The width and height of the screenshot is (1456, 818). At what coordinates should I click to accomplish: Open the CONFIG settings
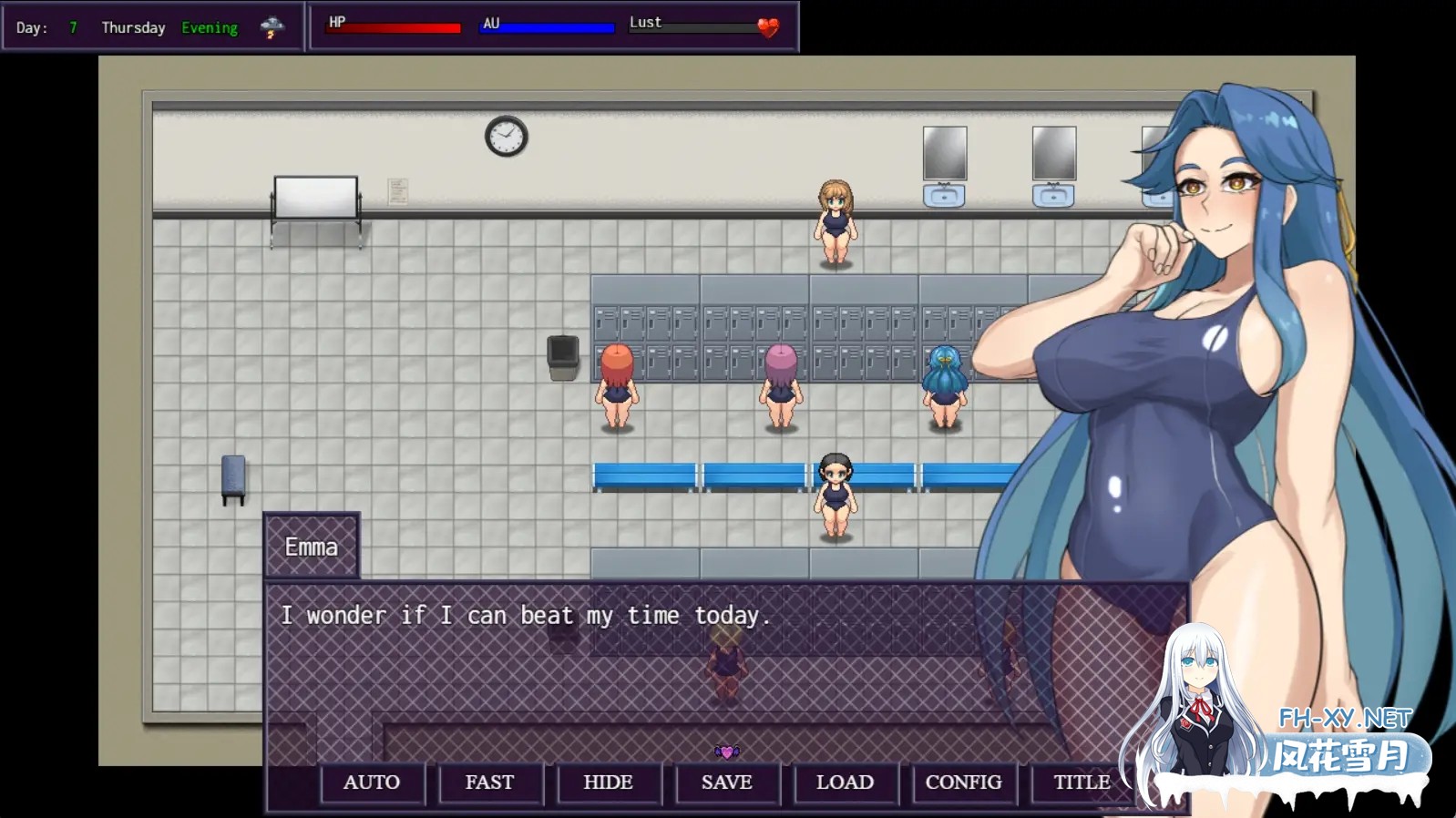click(963, 782)
